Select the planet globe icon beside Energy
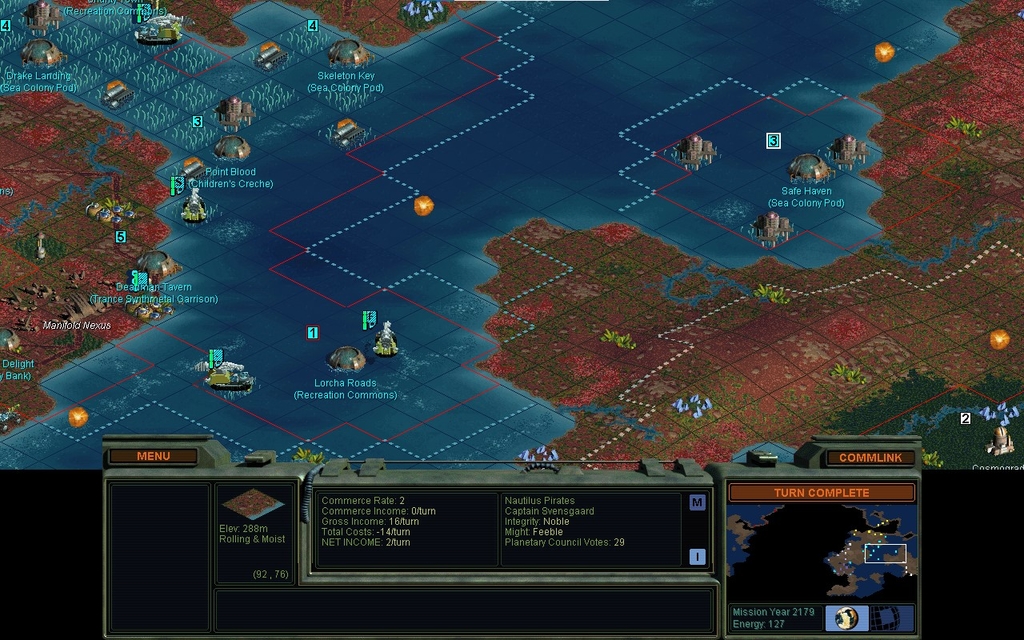The height and width of the screenshot is (640, 1024). tap(846, 617)
